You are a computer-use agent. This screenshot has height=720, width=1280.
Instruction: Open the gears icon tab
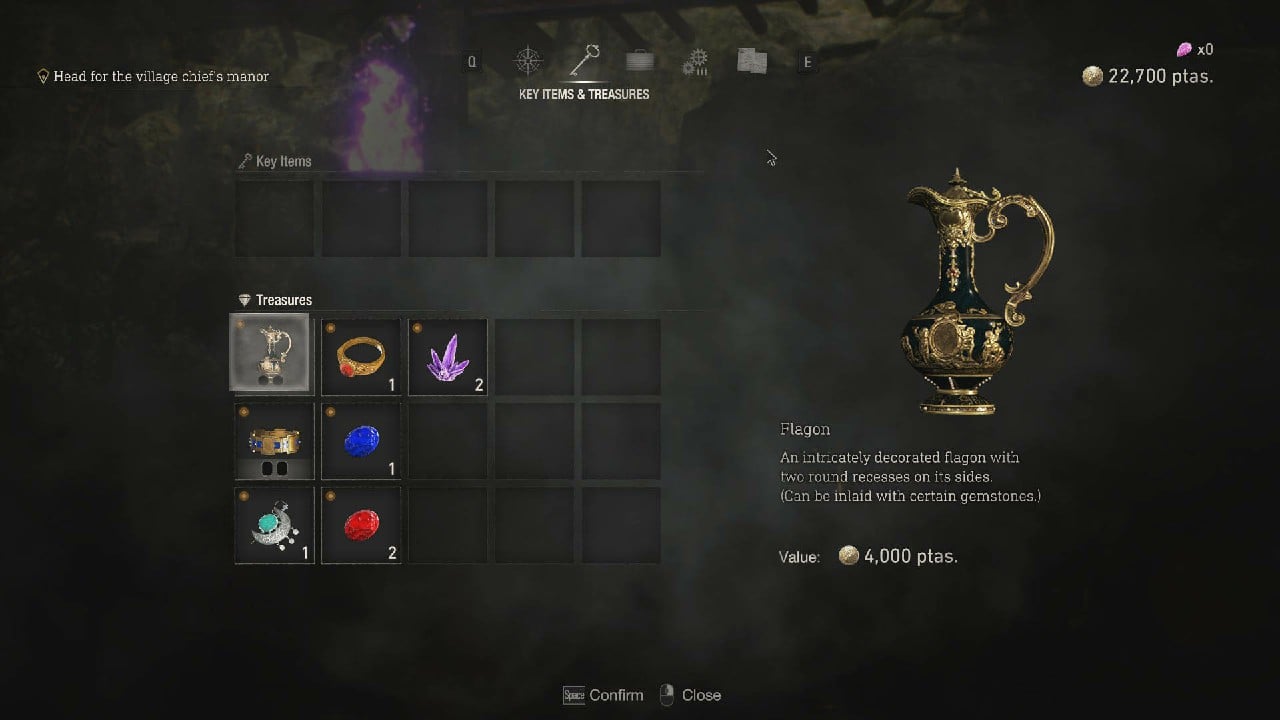(695, 62)
